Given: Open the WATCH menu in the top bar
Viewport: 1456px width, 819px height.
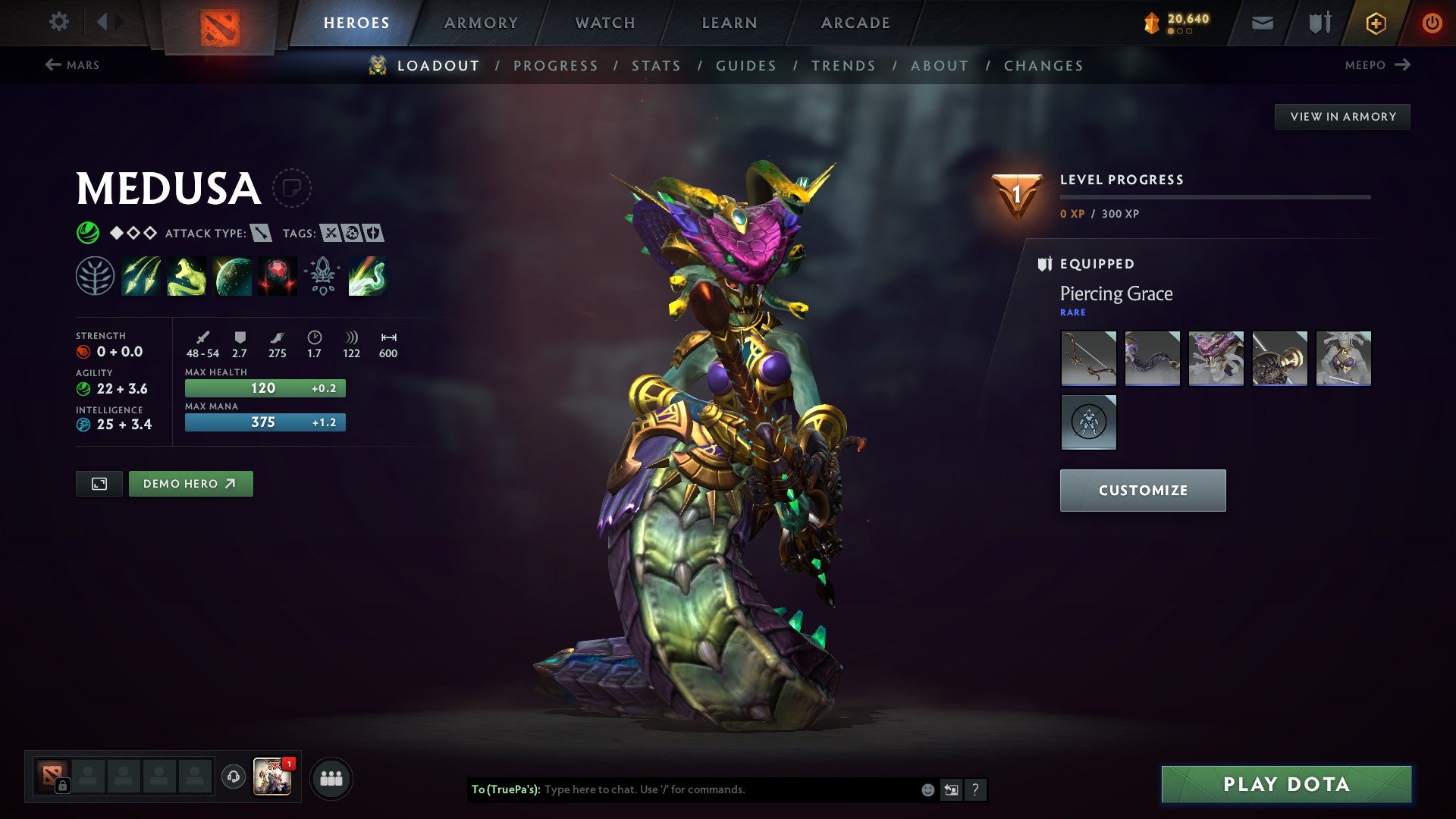Looking at the screenshot, I should pyautogui.click(x=604, y=22).
